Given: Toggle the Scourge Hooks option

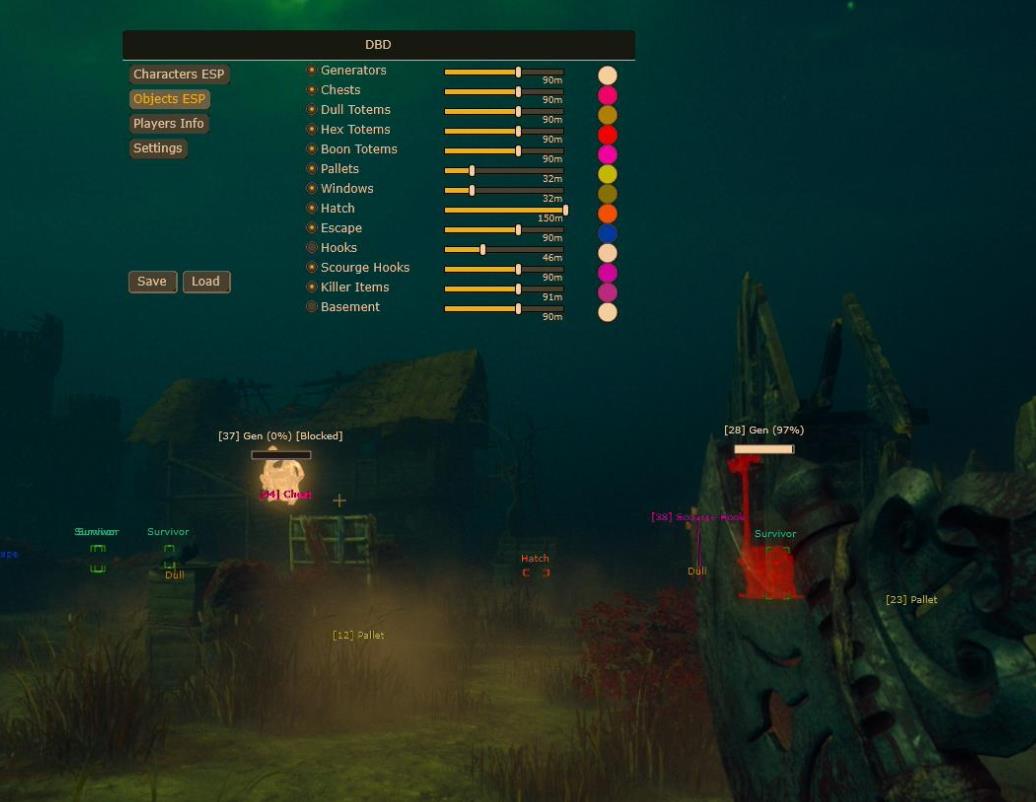Looking at the screenshot, I should (x=312, y=268).
